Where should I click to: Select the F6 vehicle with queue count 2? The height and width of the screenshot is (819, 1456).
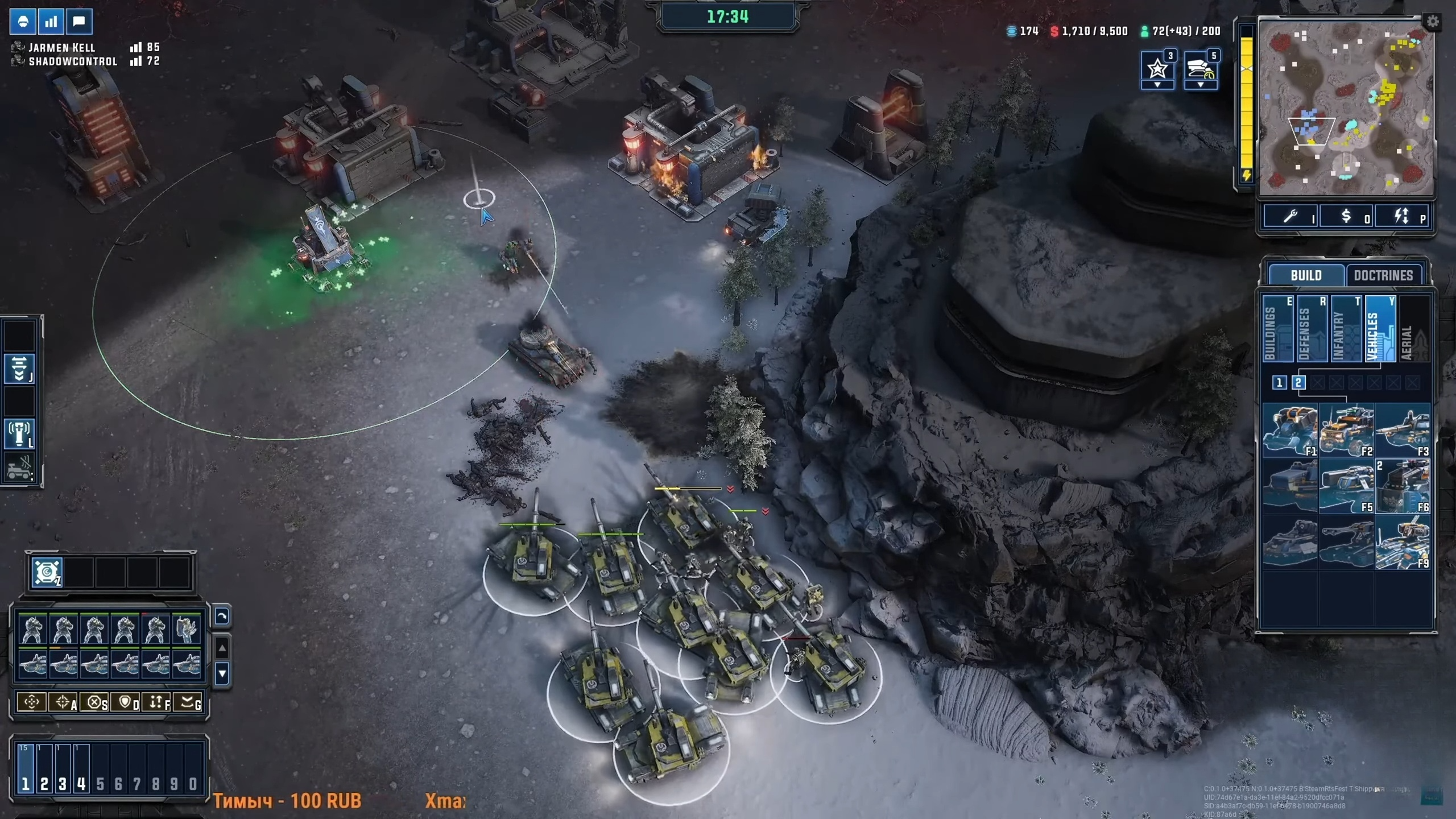point(1402,486)
